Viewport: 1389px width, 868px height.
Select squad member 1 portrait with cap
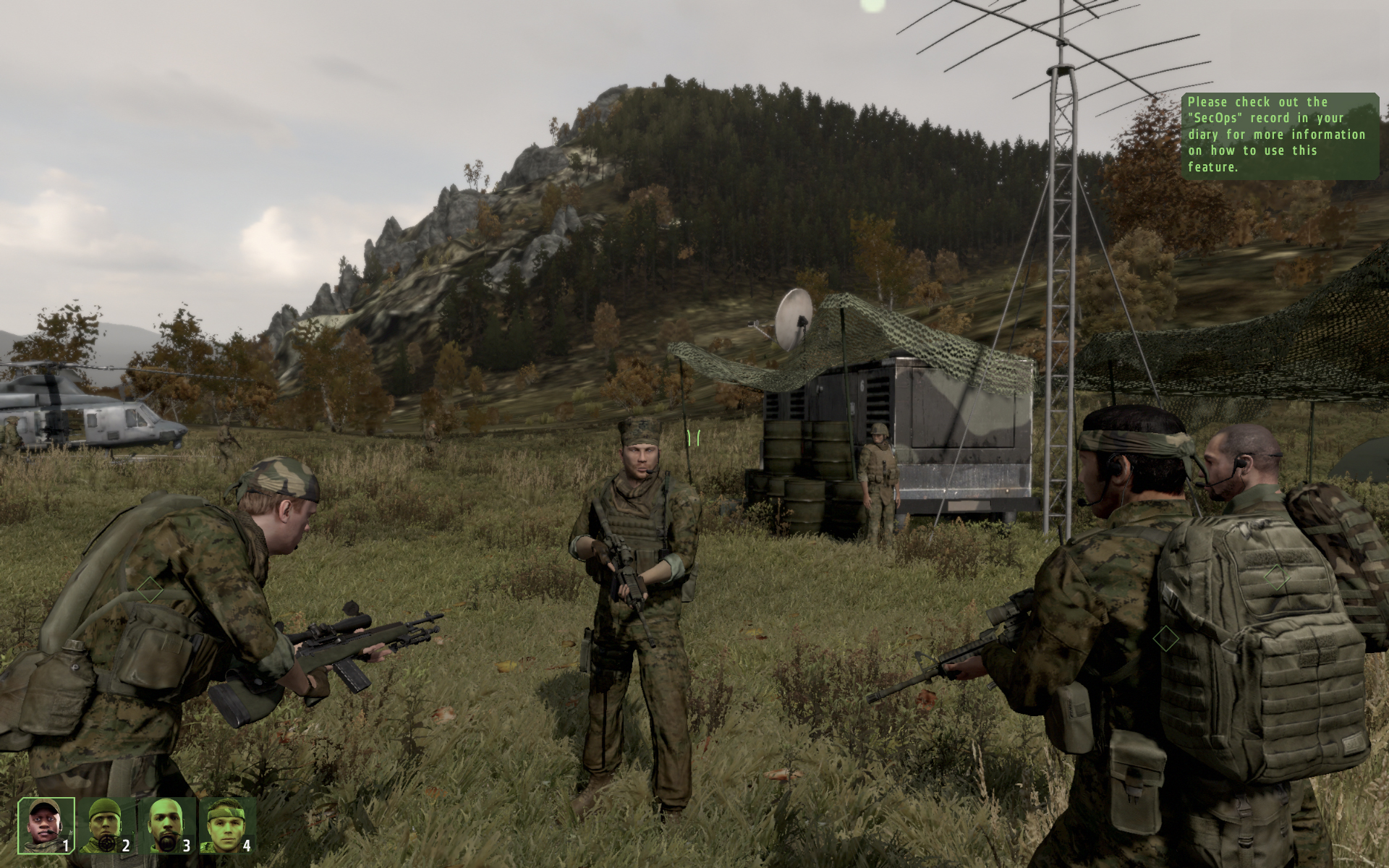click(x=46, y=825)
